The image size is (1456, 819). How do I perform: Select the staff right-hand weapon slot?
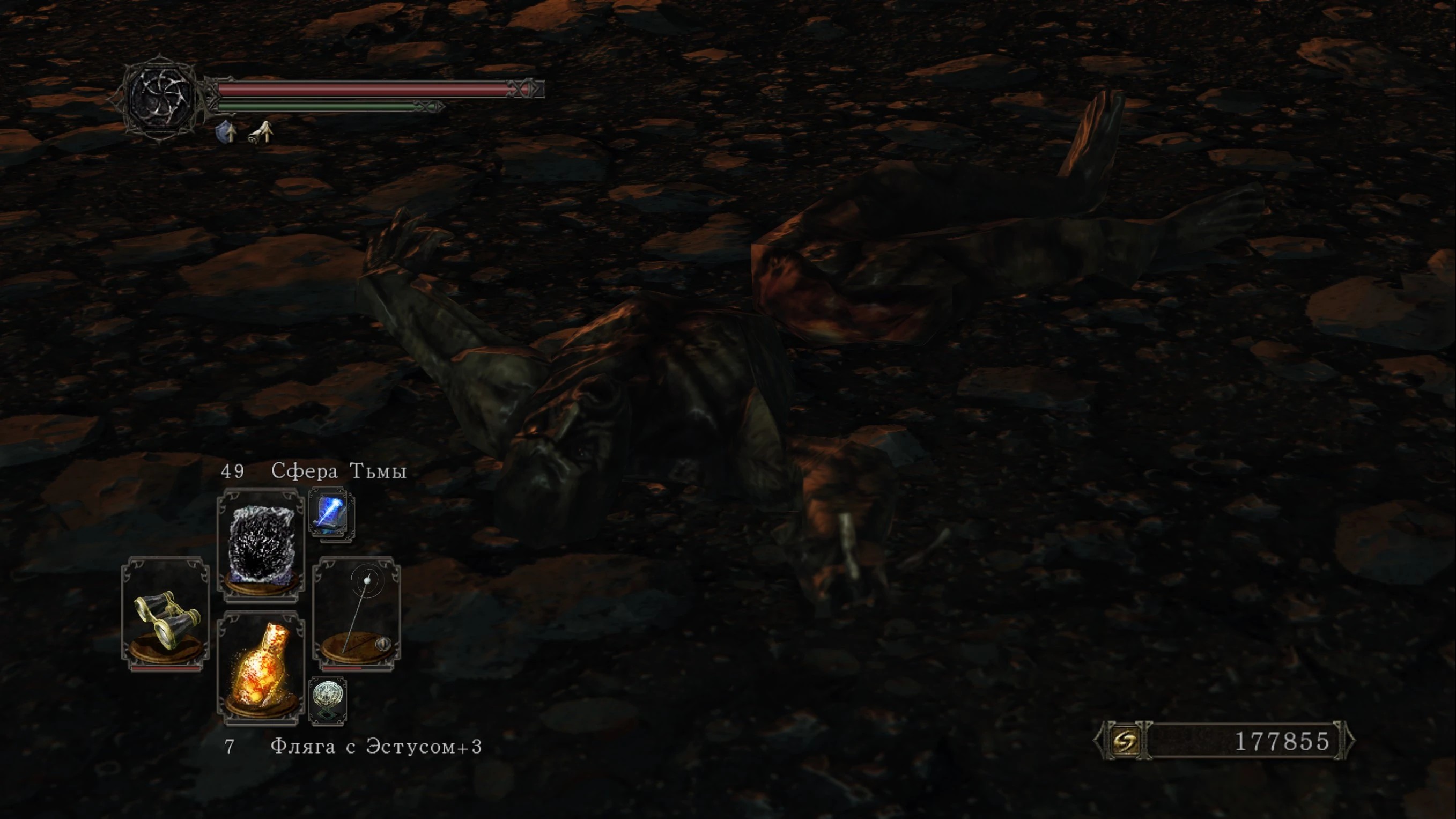(x=357, y=615)
